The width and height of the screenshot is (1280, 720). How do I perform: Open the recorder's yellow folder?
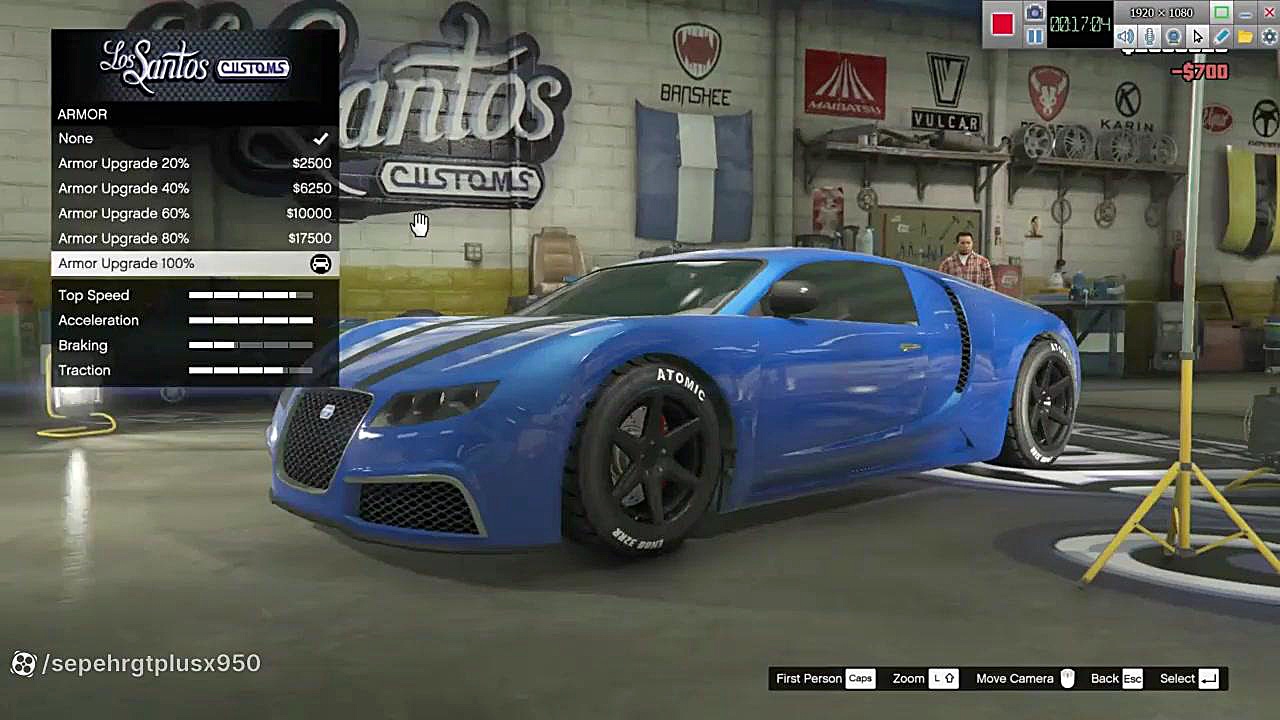tap(1245, 37)
